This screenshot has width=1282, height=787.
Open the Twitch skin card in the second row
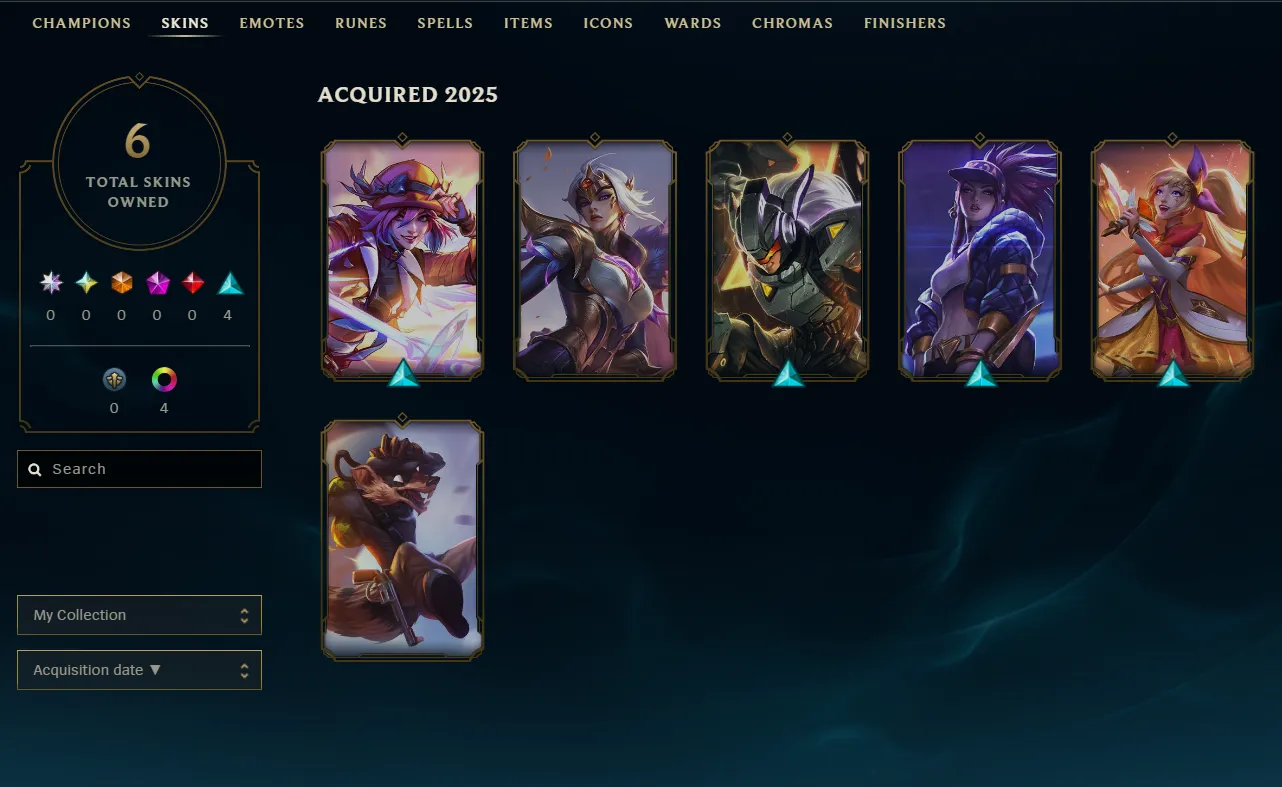(x=402, y=540)
